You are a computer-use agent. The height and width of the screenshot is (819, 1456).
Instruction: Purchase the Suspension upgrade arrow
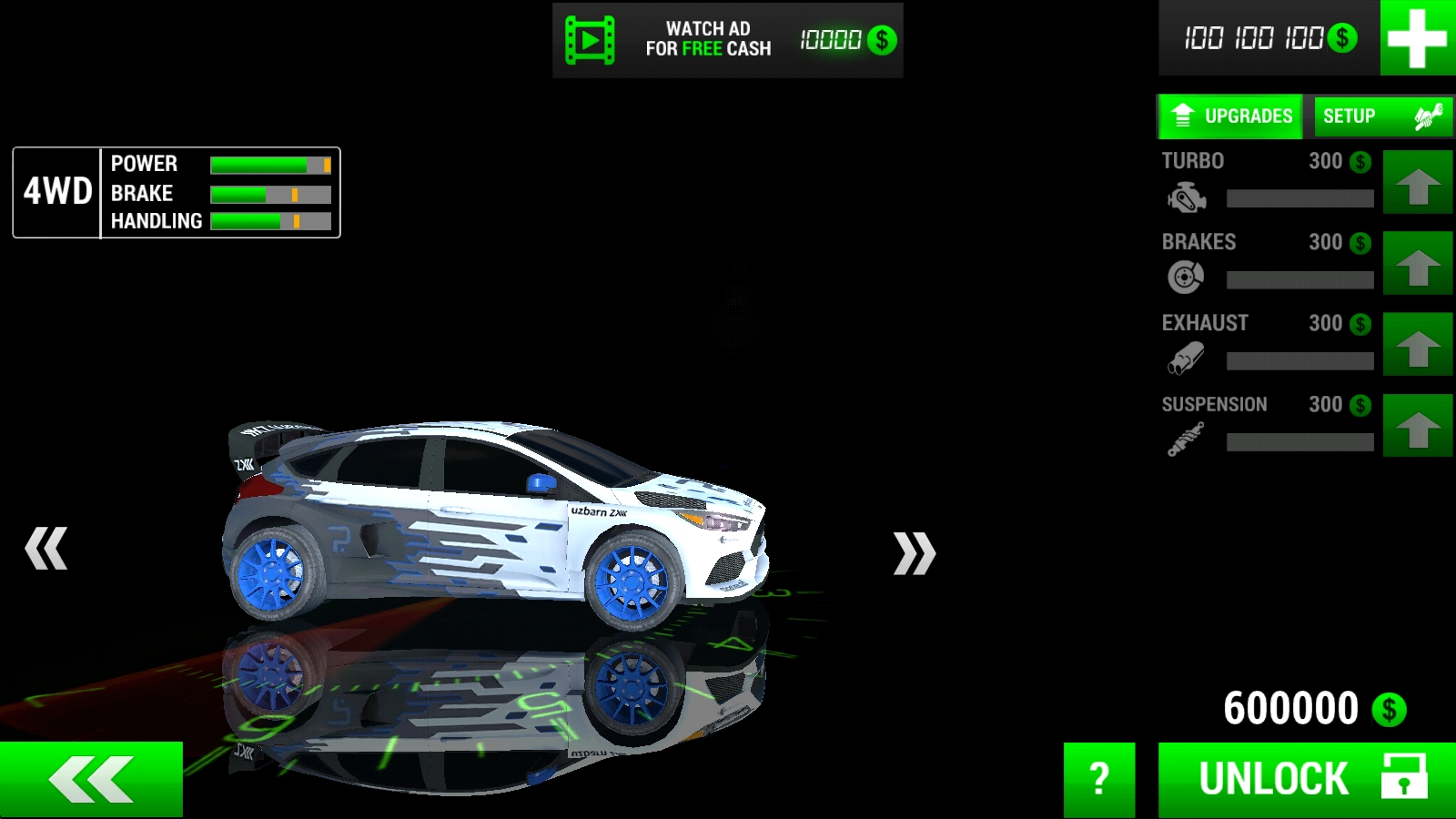click(x=1417, y=425)
